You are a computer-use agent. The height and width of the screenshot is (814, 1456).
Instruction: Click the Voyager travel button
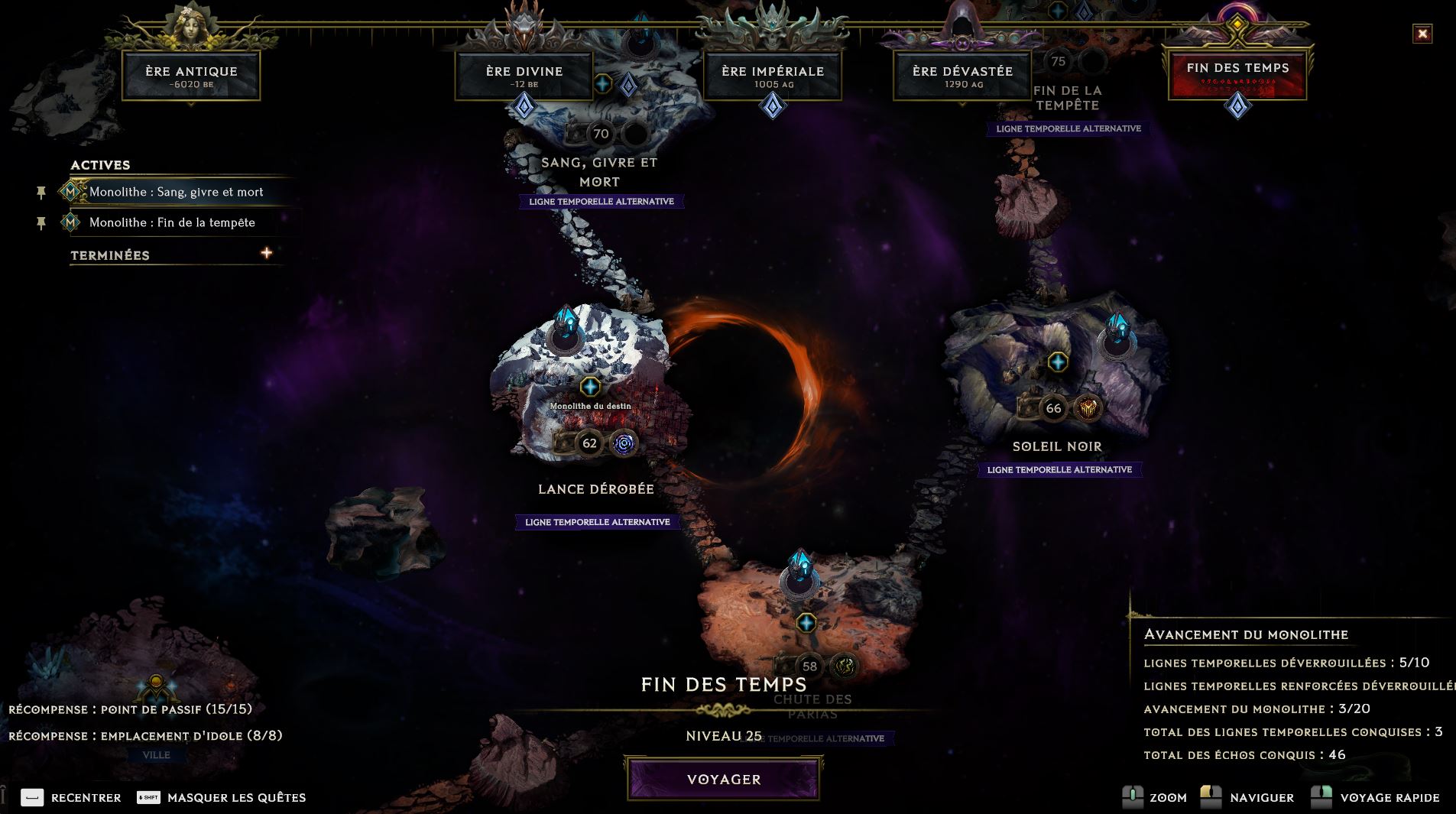click(x=723, y=779)
